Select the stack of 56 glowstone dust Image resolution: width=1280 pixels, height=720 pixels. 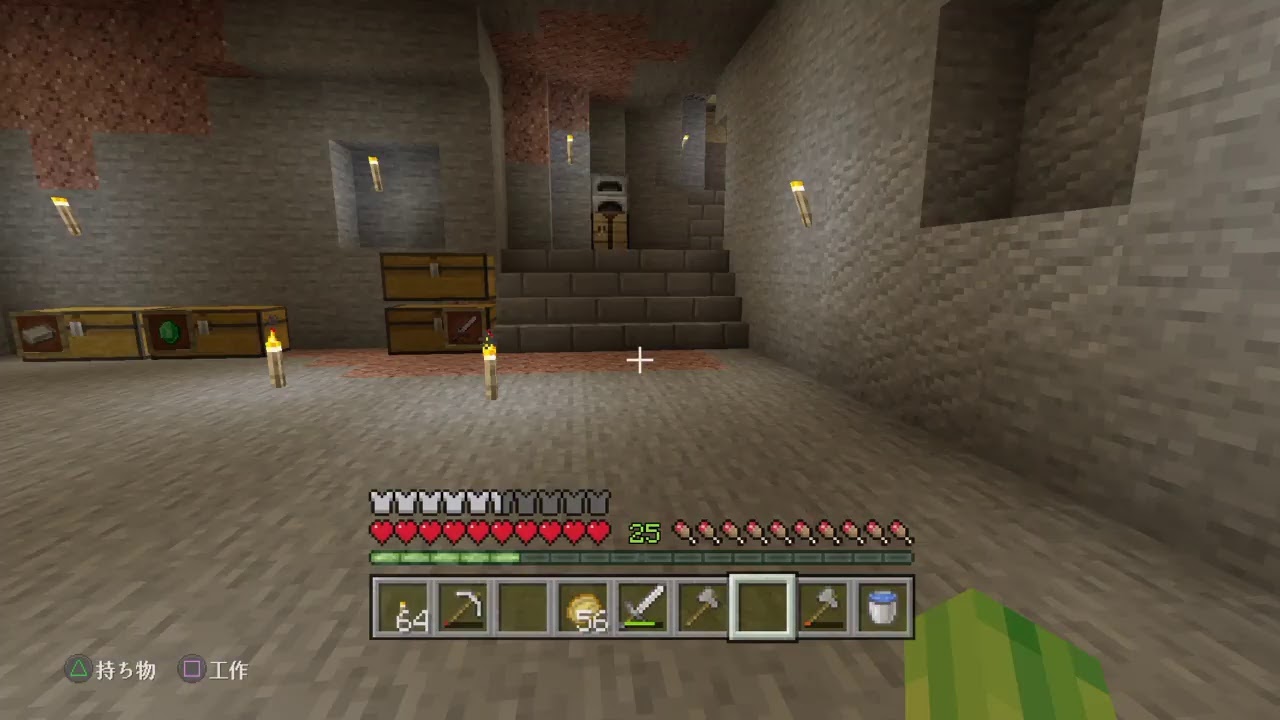click(585, 605)
